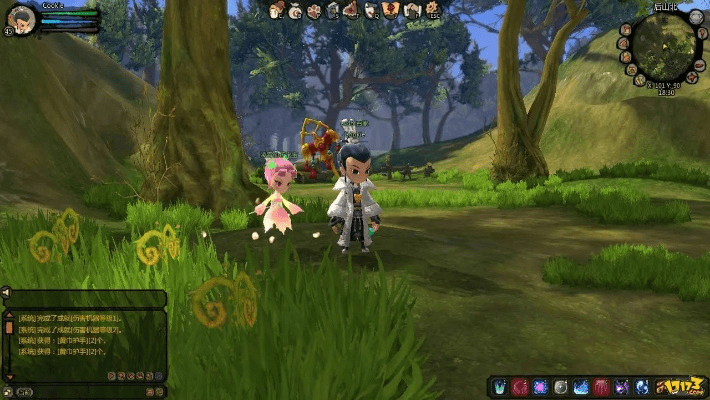Open the money bag inventory icon
The height and width of the screenshot is (400, 710).
[295, 10]
